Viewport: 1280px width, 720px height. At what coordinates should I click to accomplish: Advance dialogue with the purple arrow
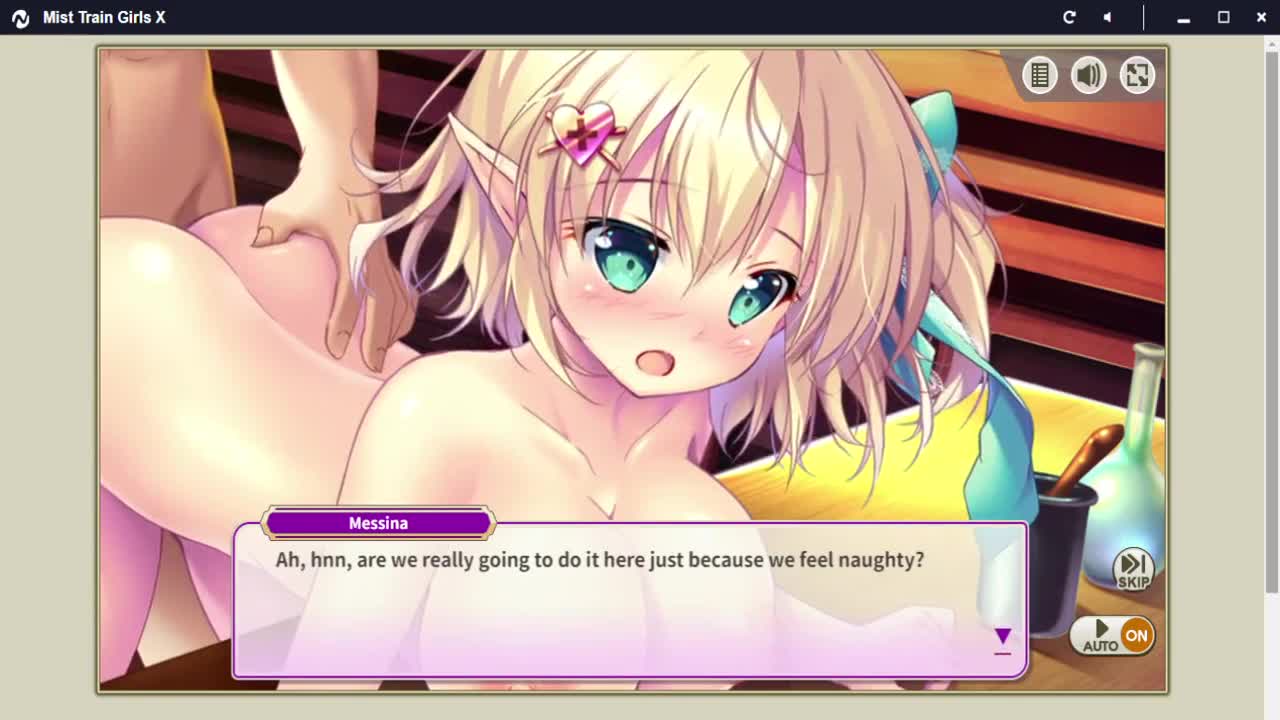click(x=1002, y=637)
